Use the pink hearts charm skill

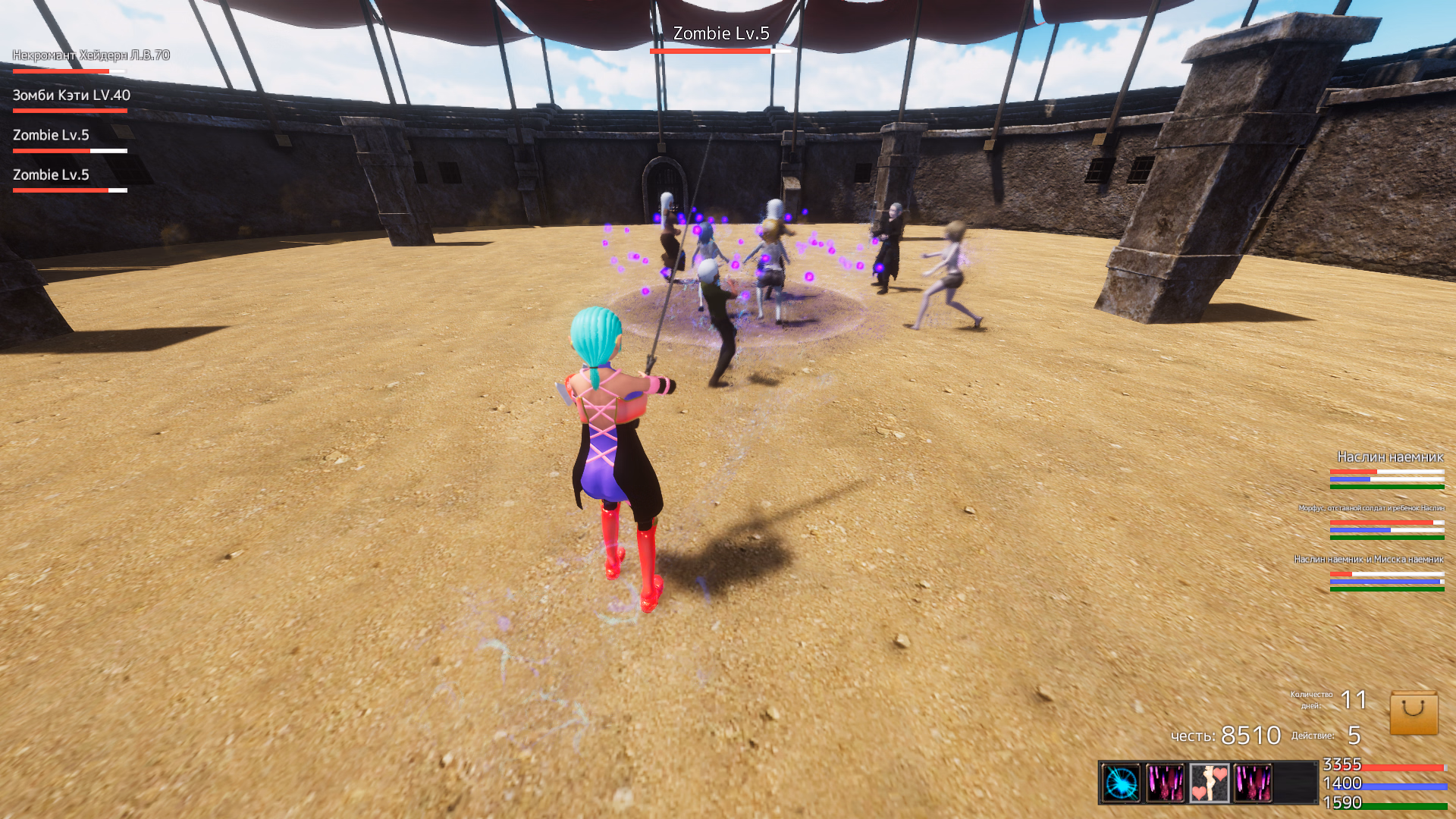pyautogui.click(x=1209, y=783)
